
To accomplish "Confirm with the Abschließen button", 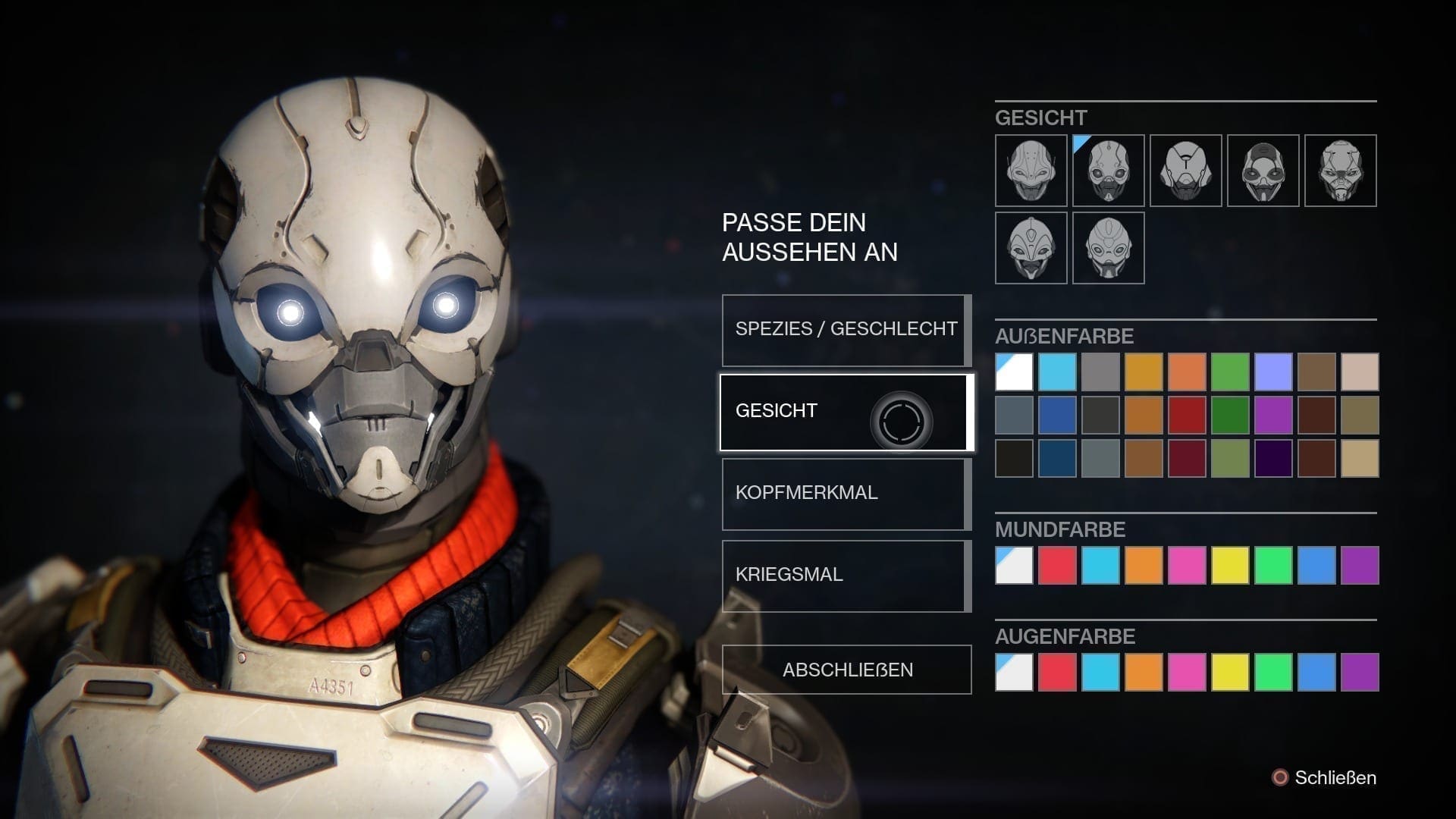I will point(846,670).
